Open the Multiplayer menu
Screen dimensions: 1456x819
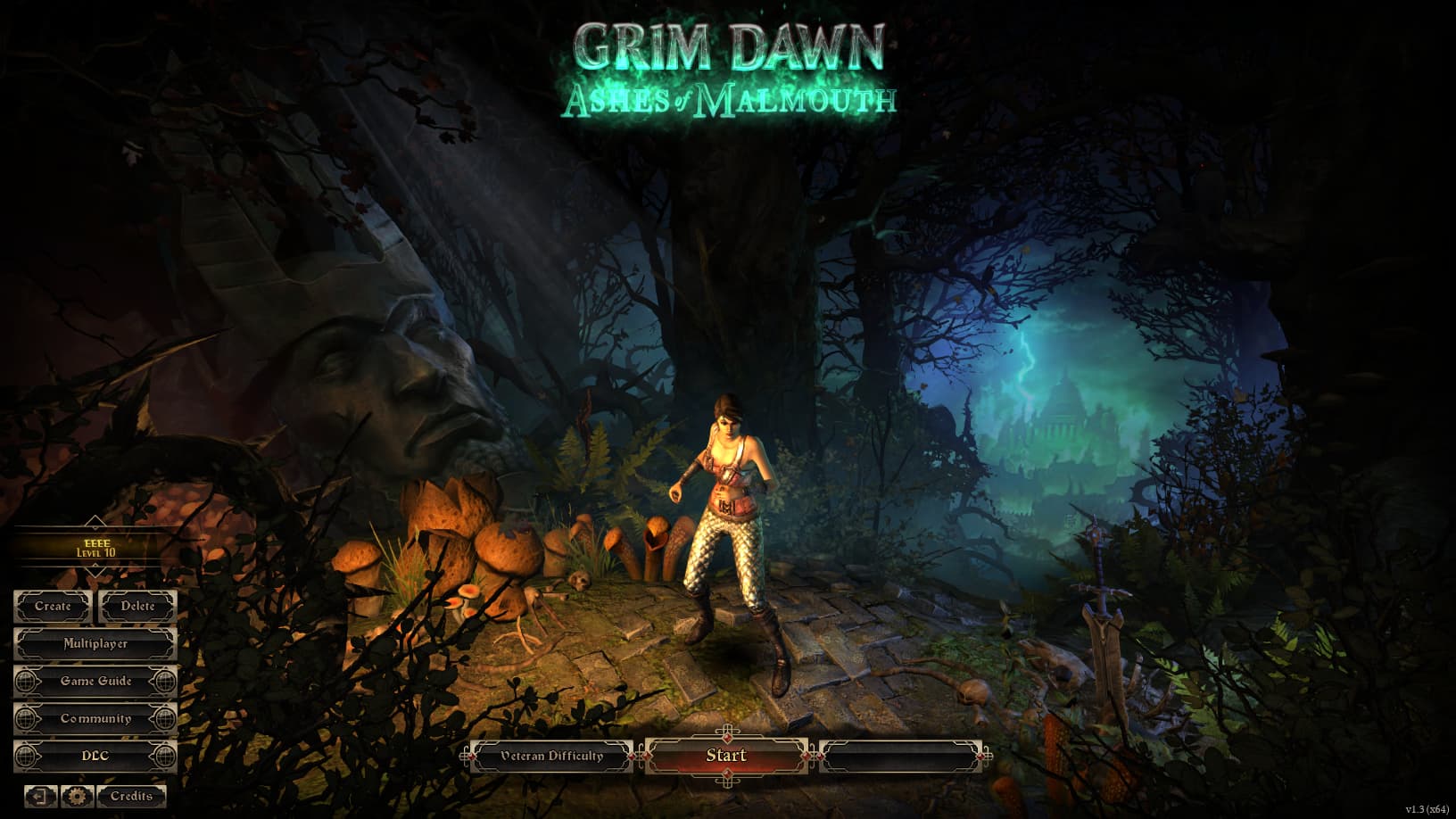click(x=95, y=644)
